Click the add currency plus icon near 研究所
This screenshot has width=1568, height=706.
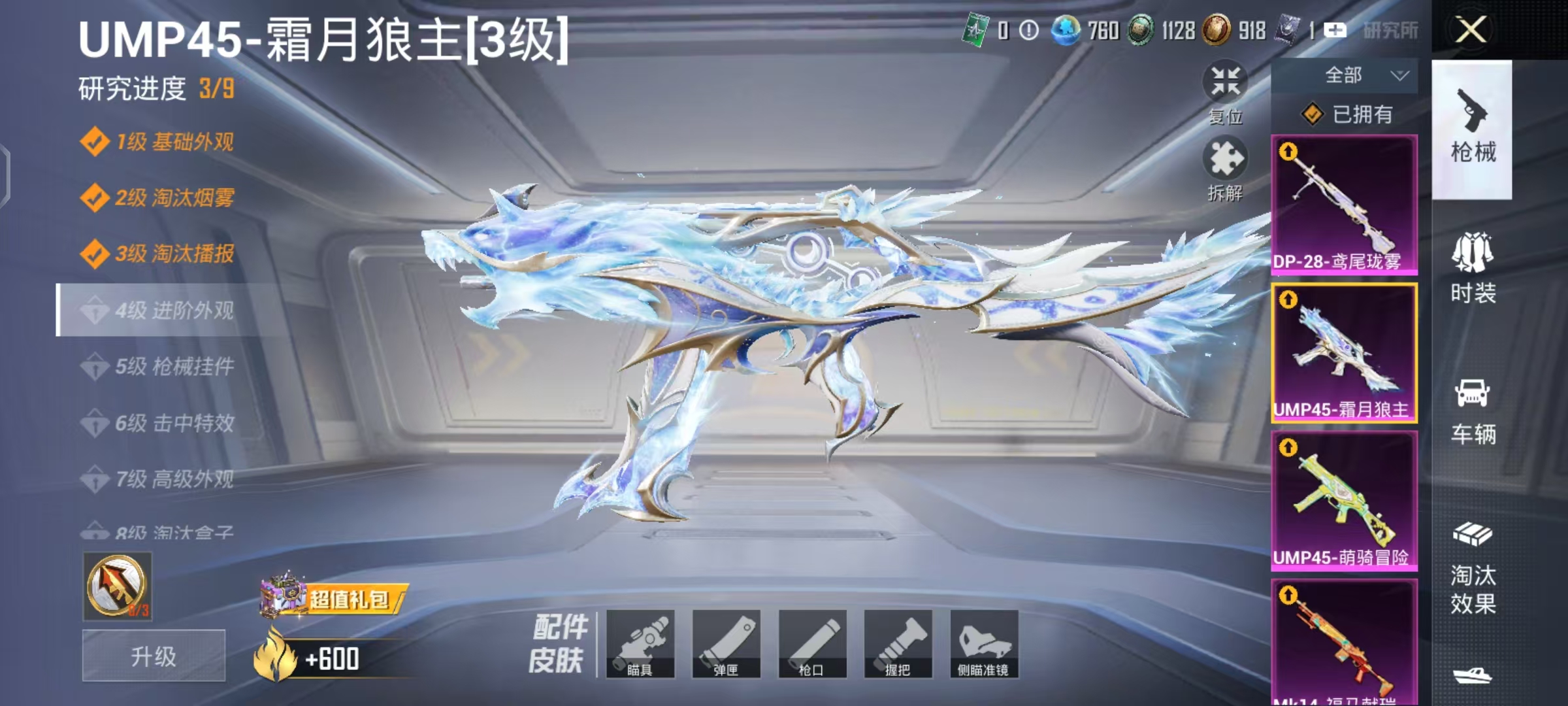point(1334,29)
